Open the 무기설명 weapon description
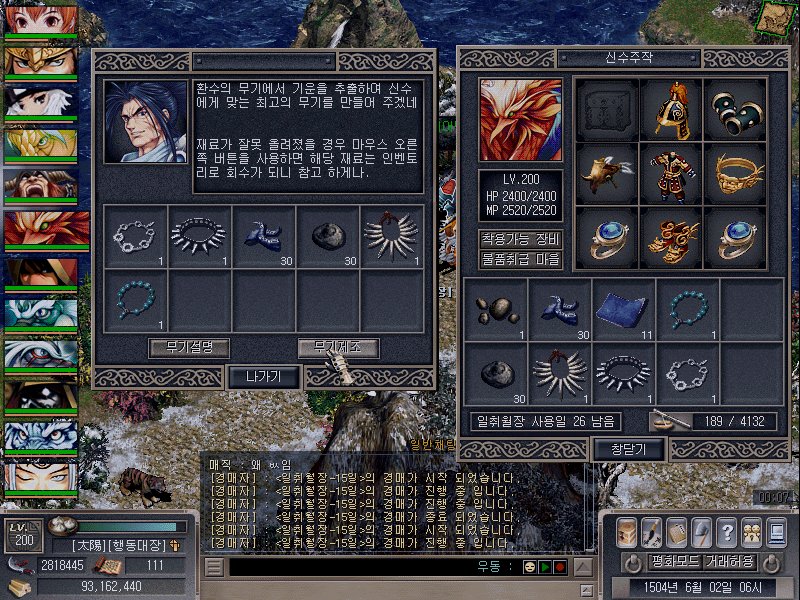 (189, 348)
